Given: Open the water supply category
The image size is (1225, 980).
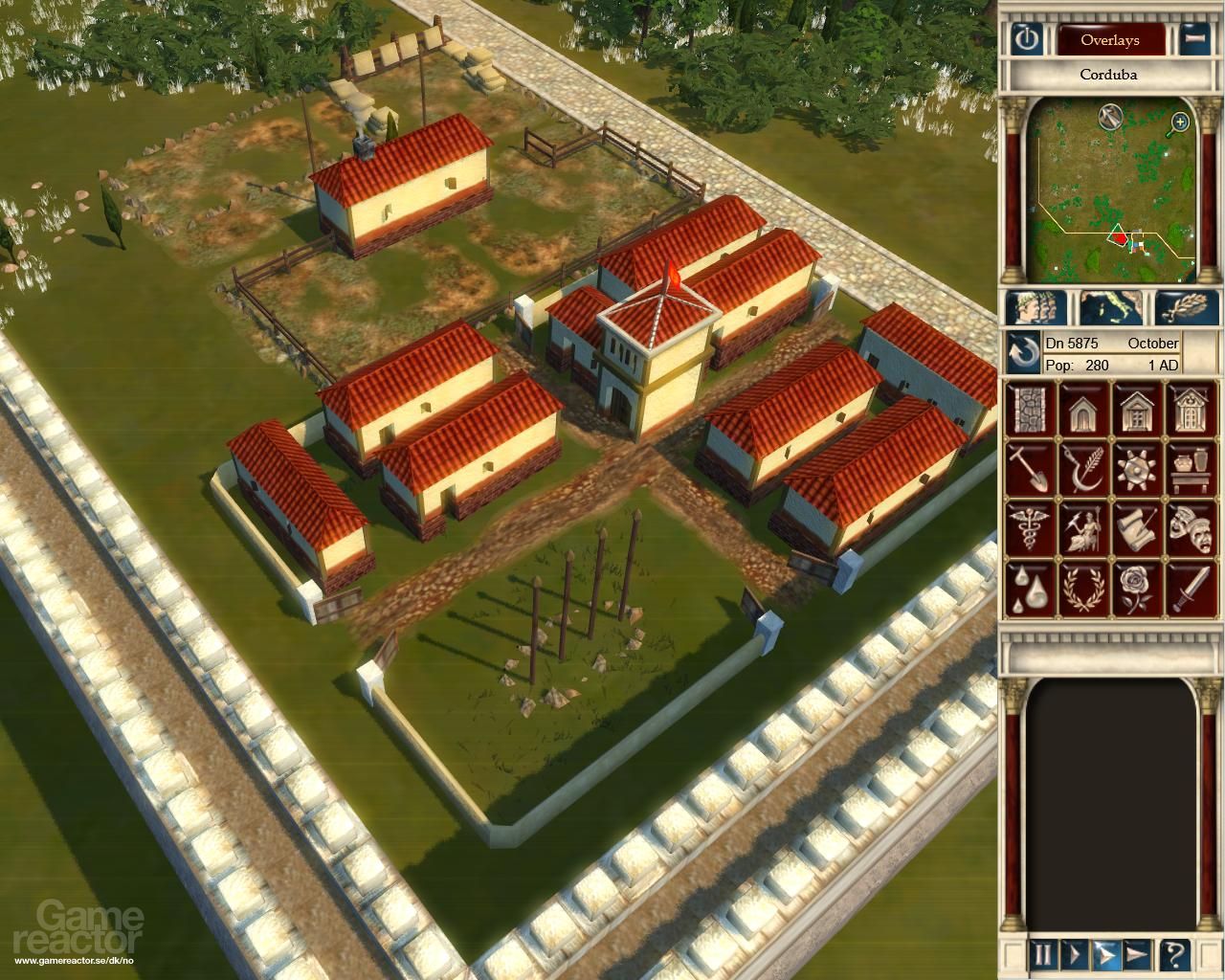Looking at the screenshot, I should click(1032, 587).
